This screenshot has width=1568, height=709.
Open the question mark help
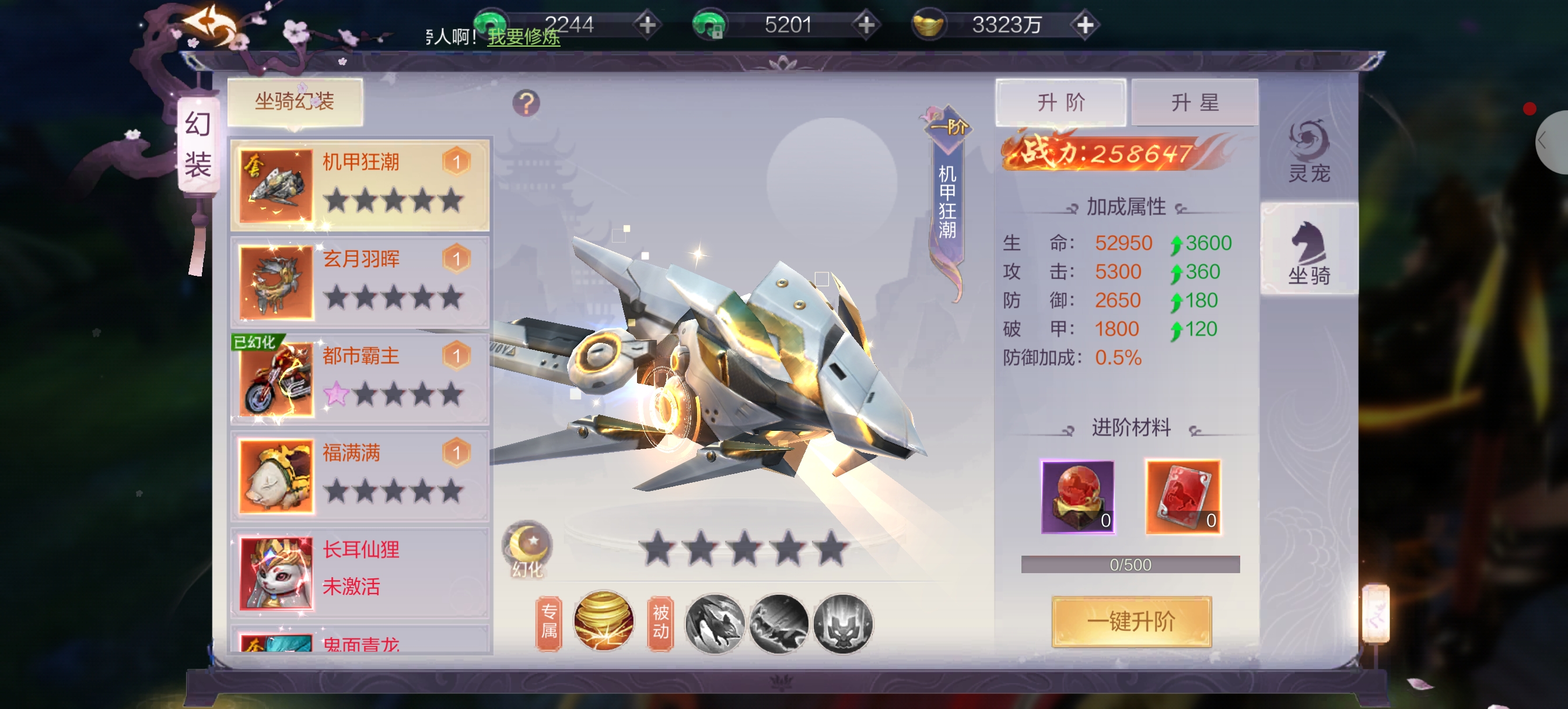[526, 103]
